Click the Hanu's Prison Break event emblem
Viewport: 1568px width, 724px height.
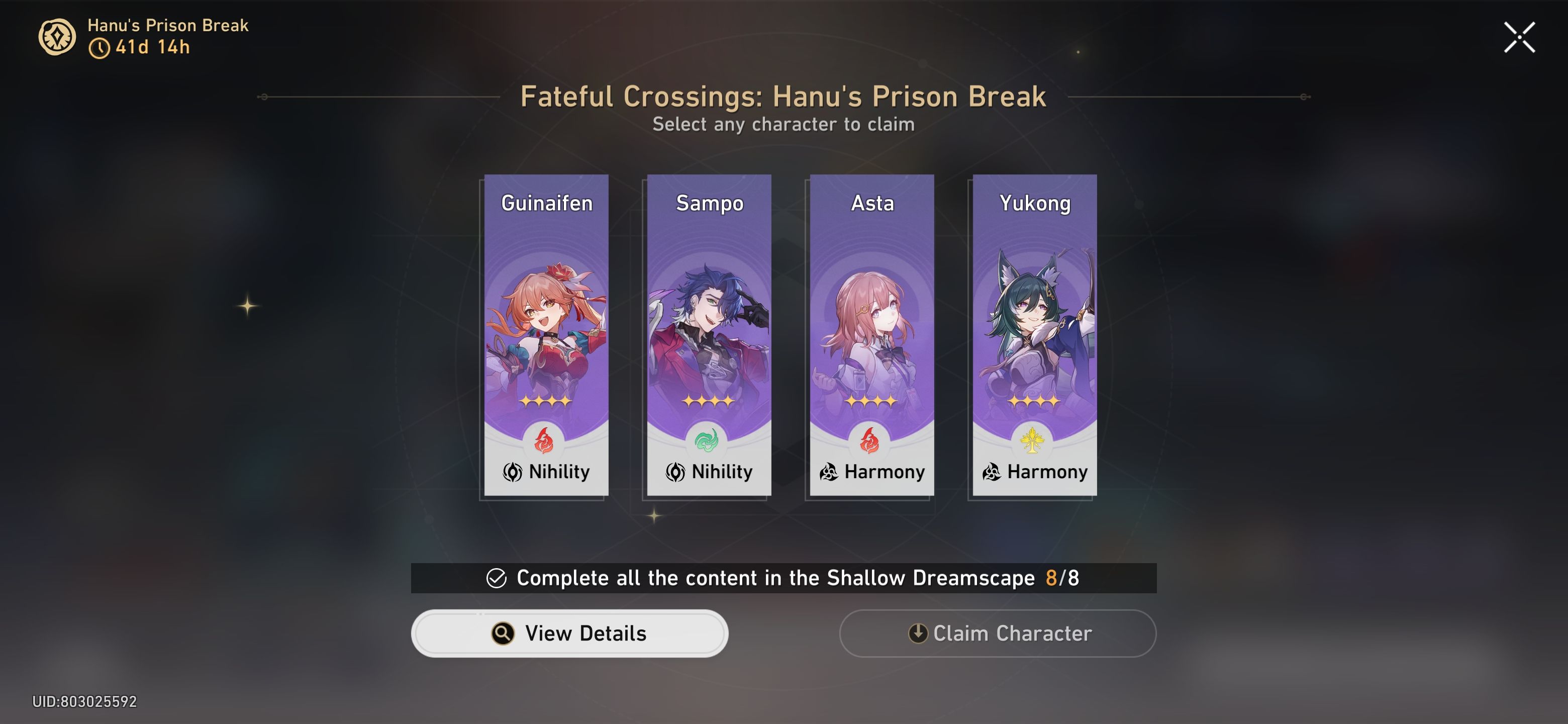coord(57,38)
